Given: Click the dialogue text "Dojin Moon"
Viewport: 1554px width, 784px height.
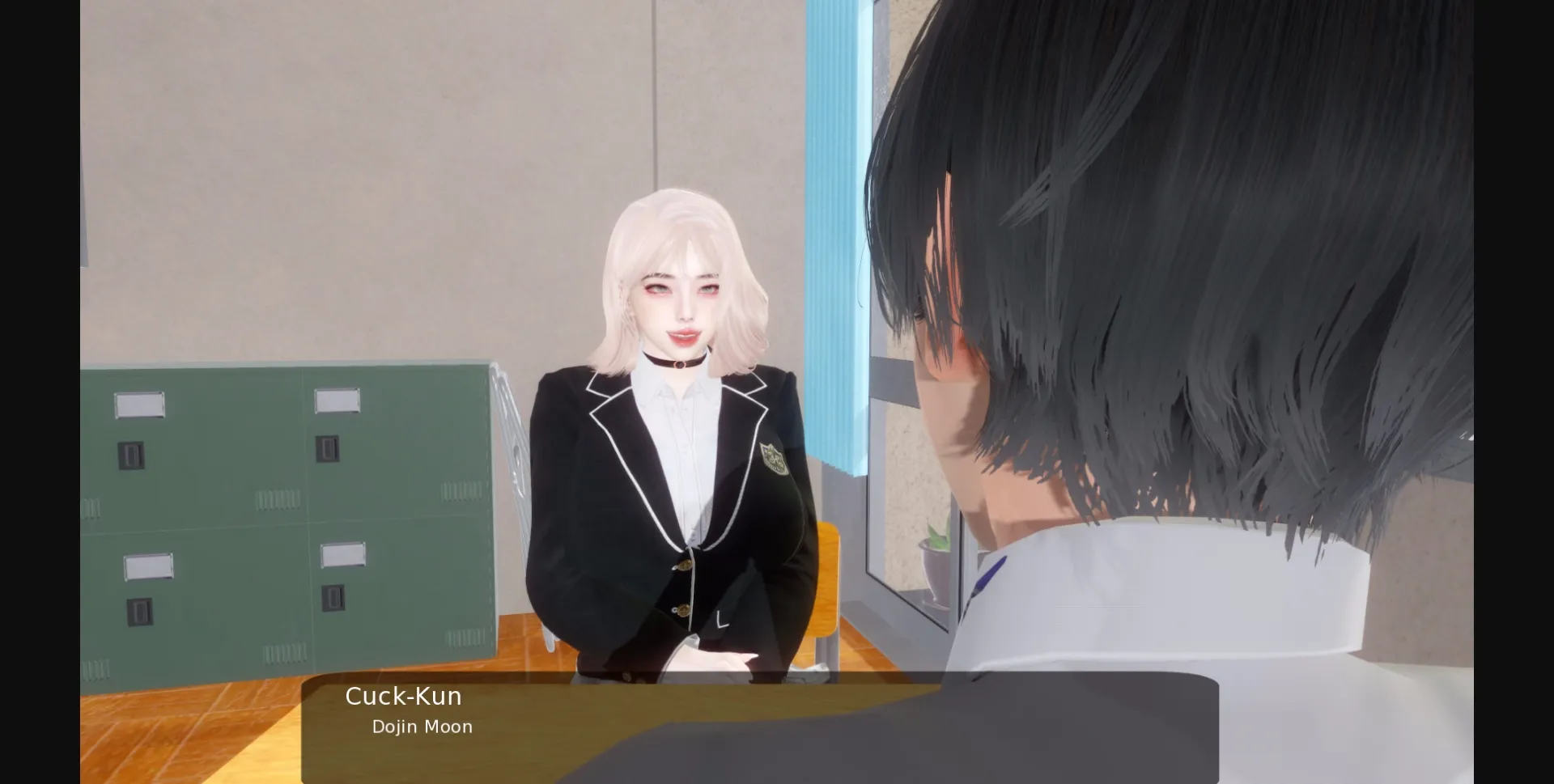Looking at the screenshot, I should click(x=421, y=727).
